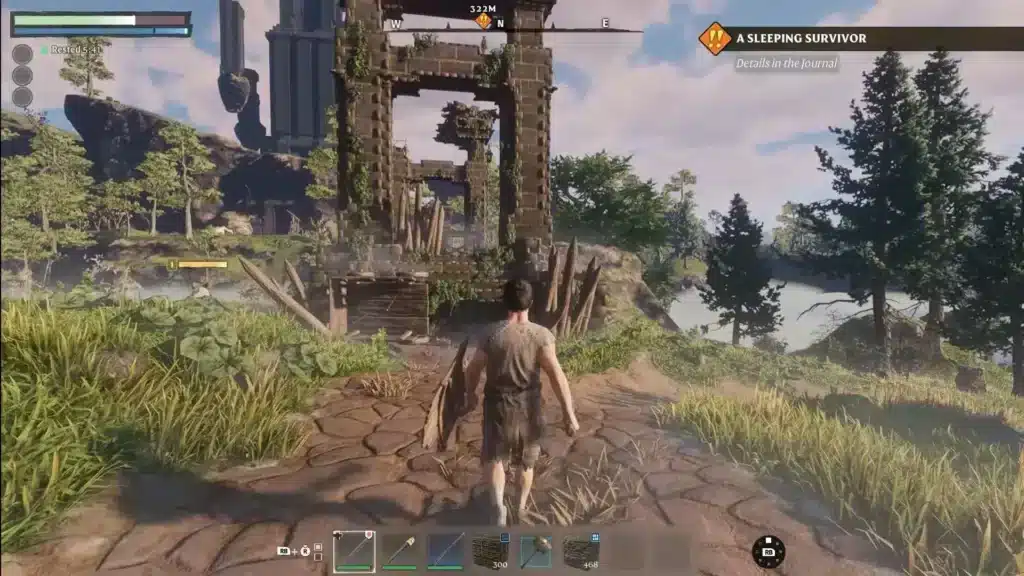Equip the torch from the hotbar

pyautogui.click(x=399, y=551)
